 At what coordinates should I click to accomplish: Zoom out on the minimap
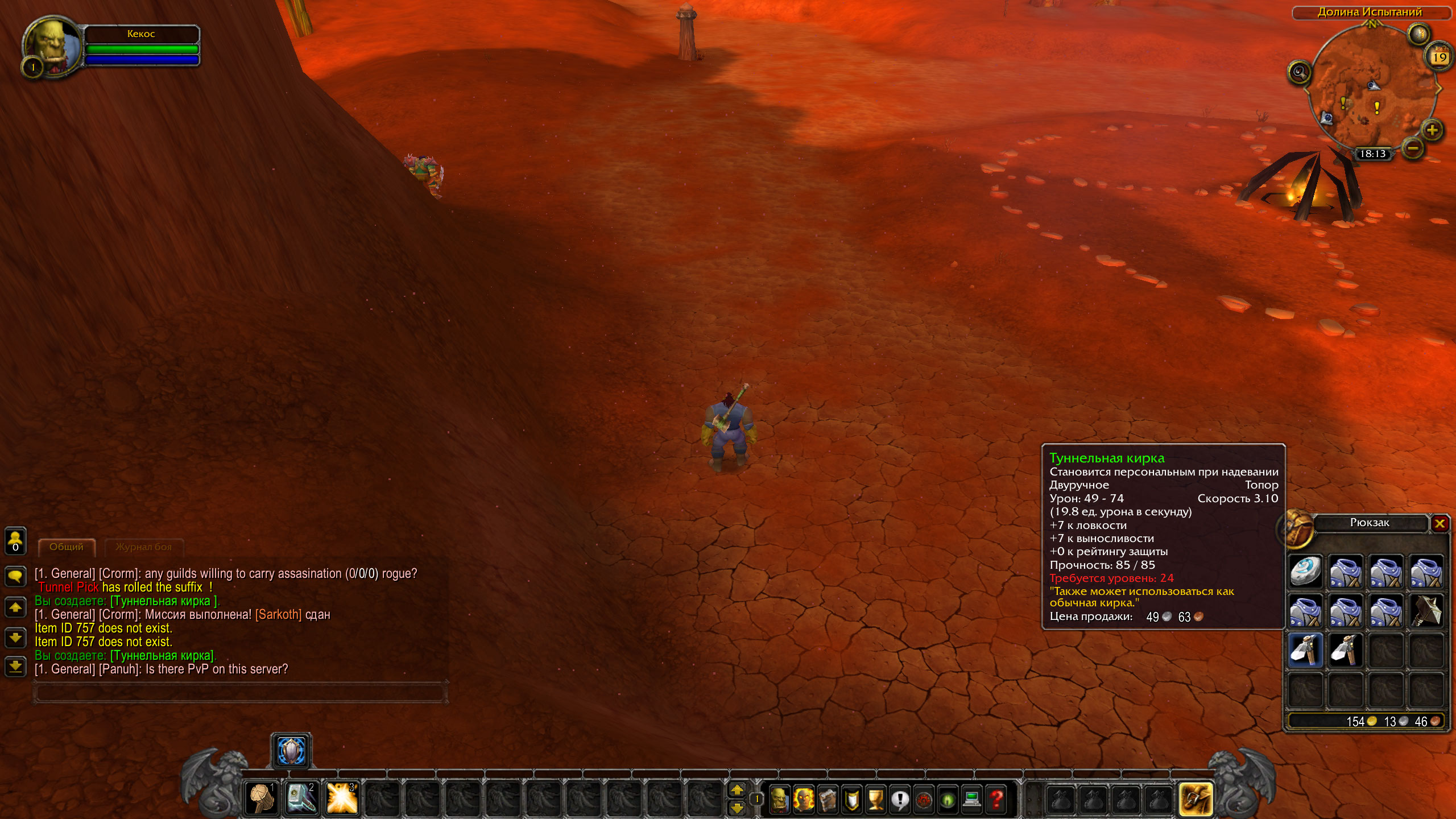pos(1413,148)
